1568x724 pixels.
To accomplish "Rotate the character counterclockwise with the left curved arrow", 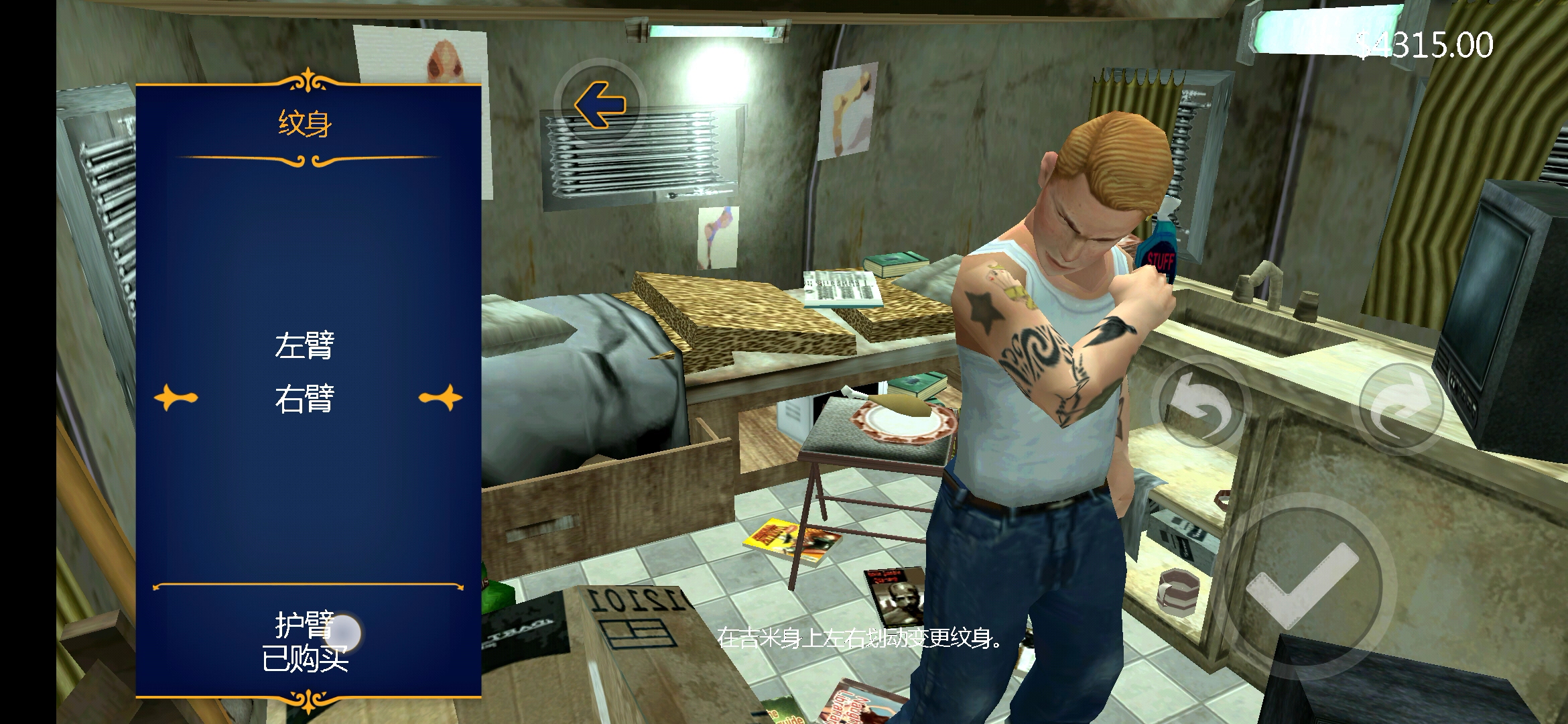I will click(x=1201, y=406).
